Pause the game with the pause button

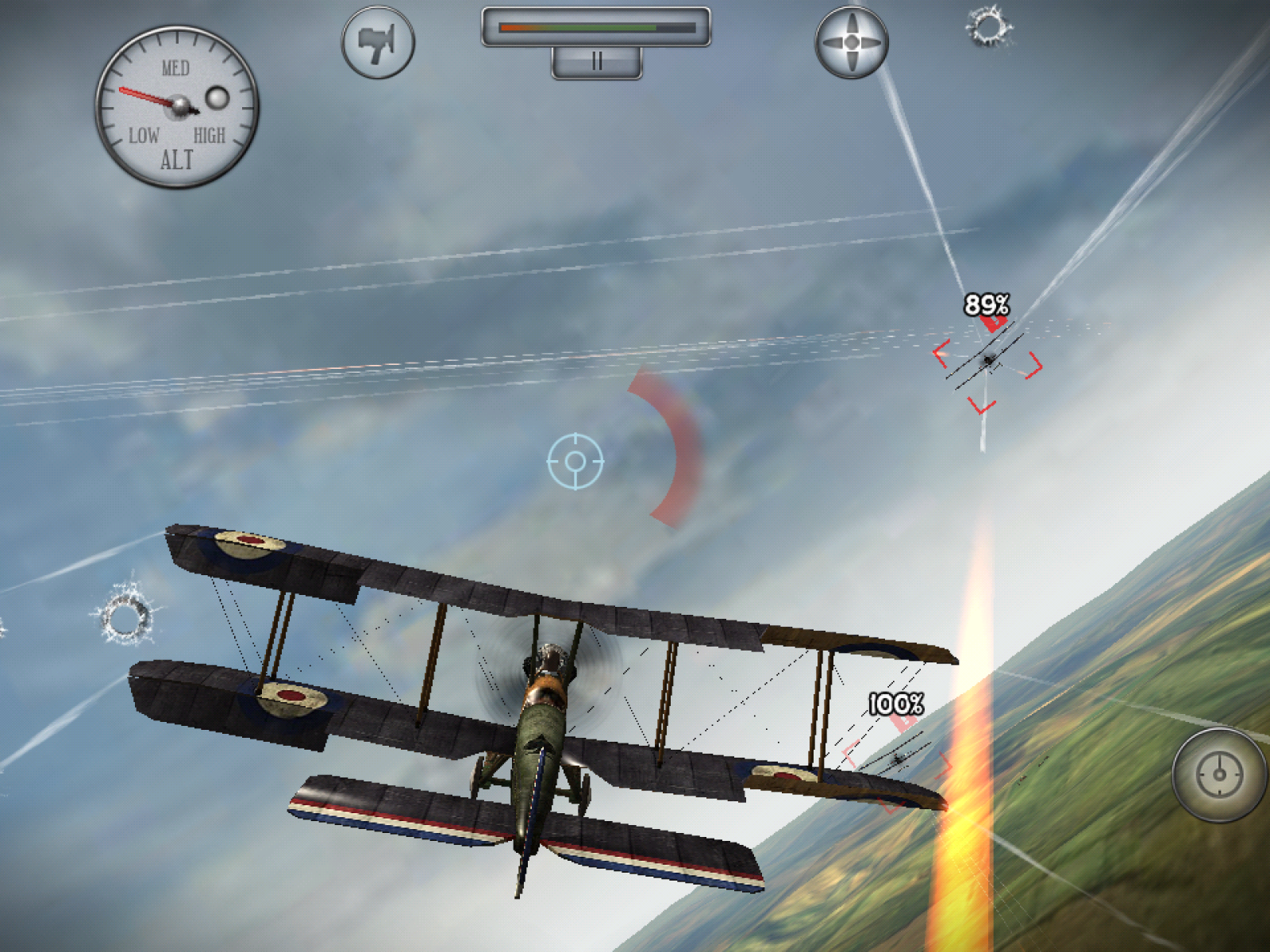[597, 62]
